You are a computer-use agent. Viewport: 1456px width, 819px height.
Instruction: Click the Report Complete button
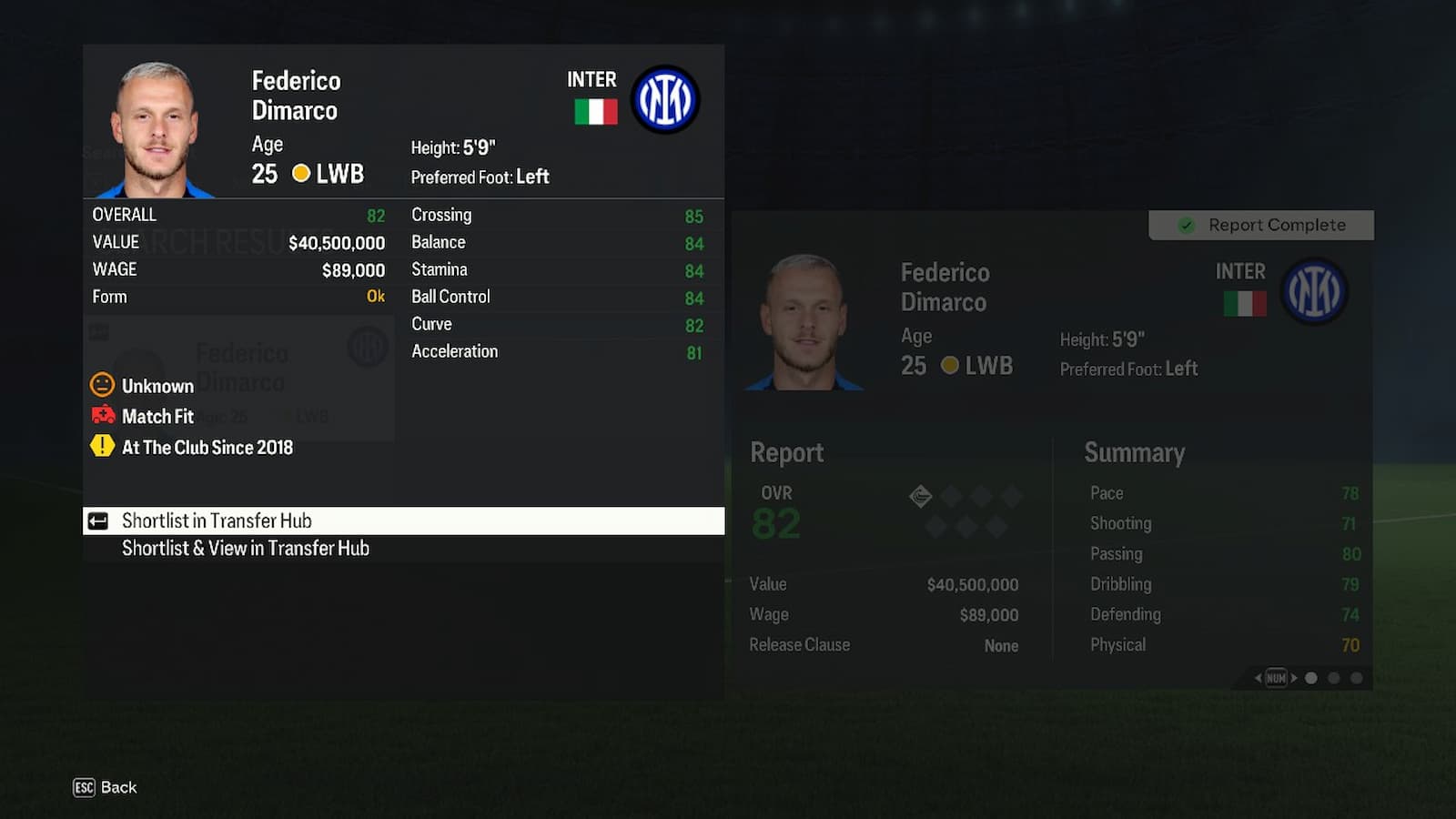[1262, 225]
